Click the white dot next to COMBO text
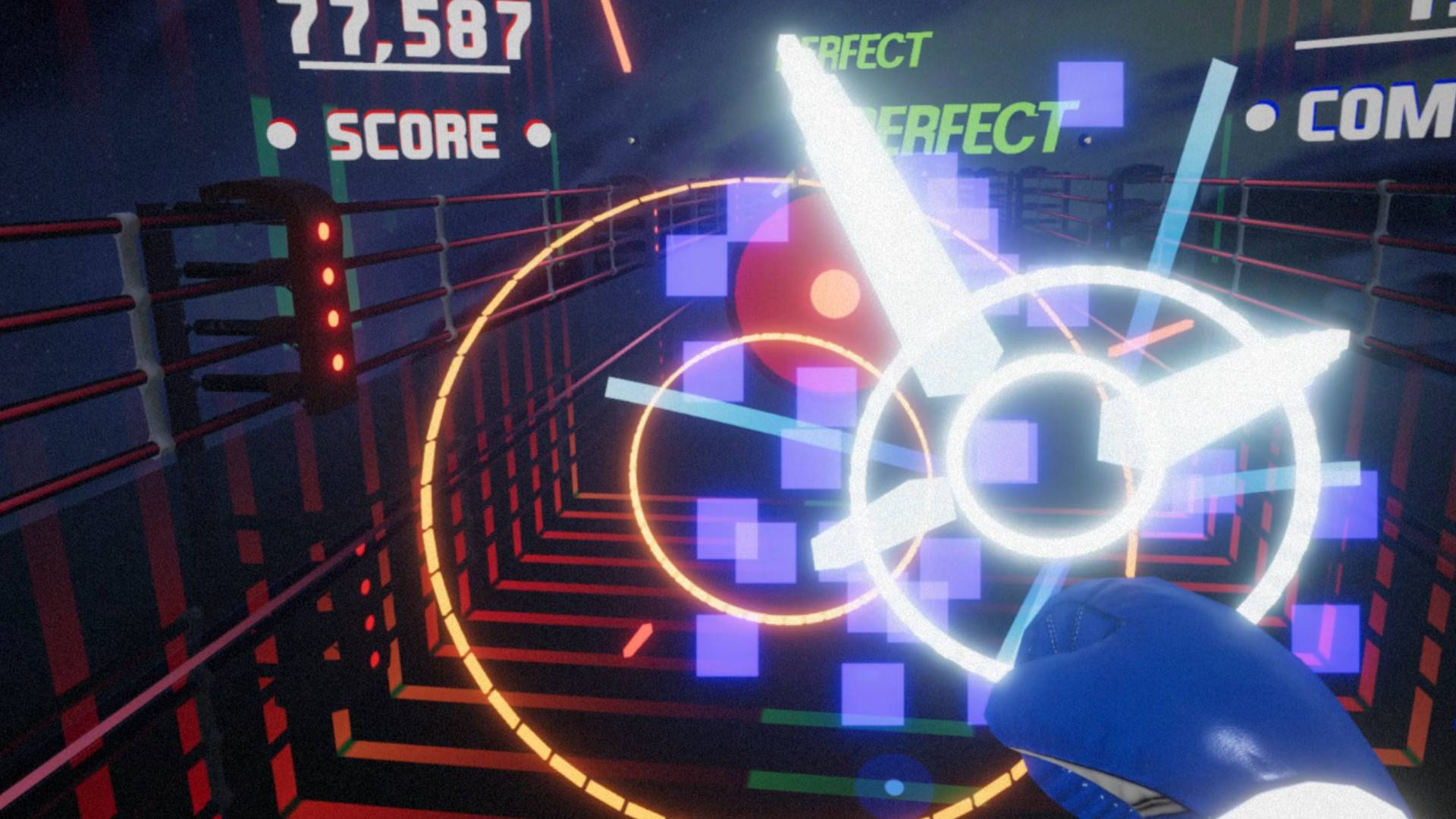The width and height of the screenshot is (1456, 819). tap(1261, 116)
